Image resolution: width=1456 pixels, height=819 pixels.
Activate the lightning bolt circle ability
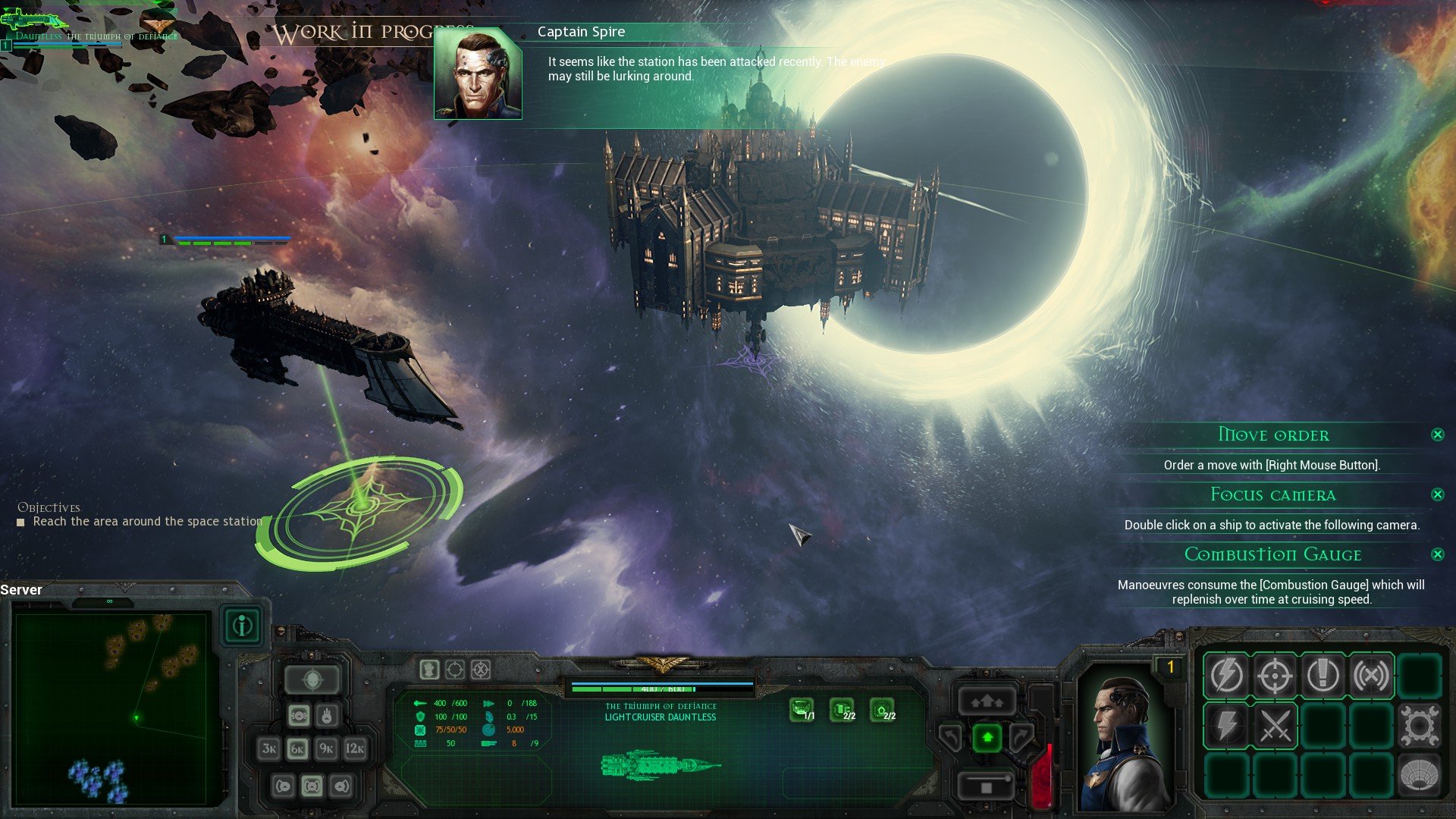point(1226,675)
